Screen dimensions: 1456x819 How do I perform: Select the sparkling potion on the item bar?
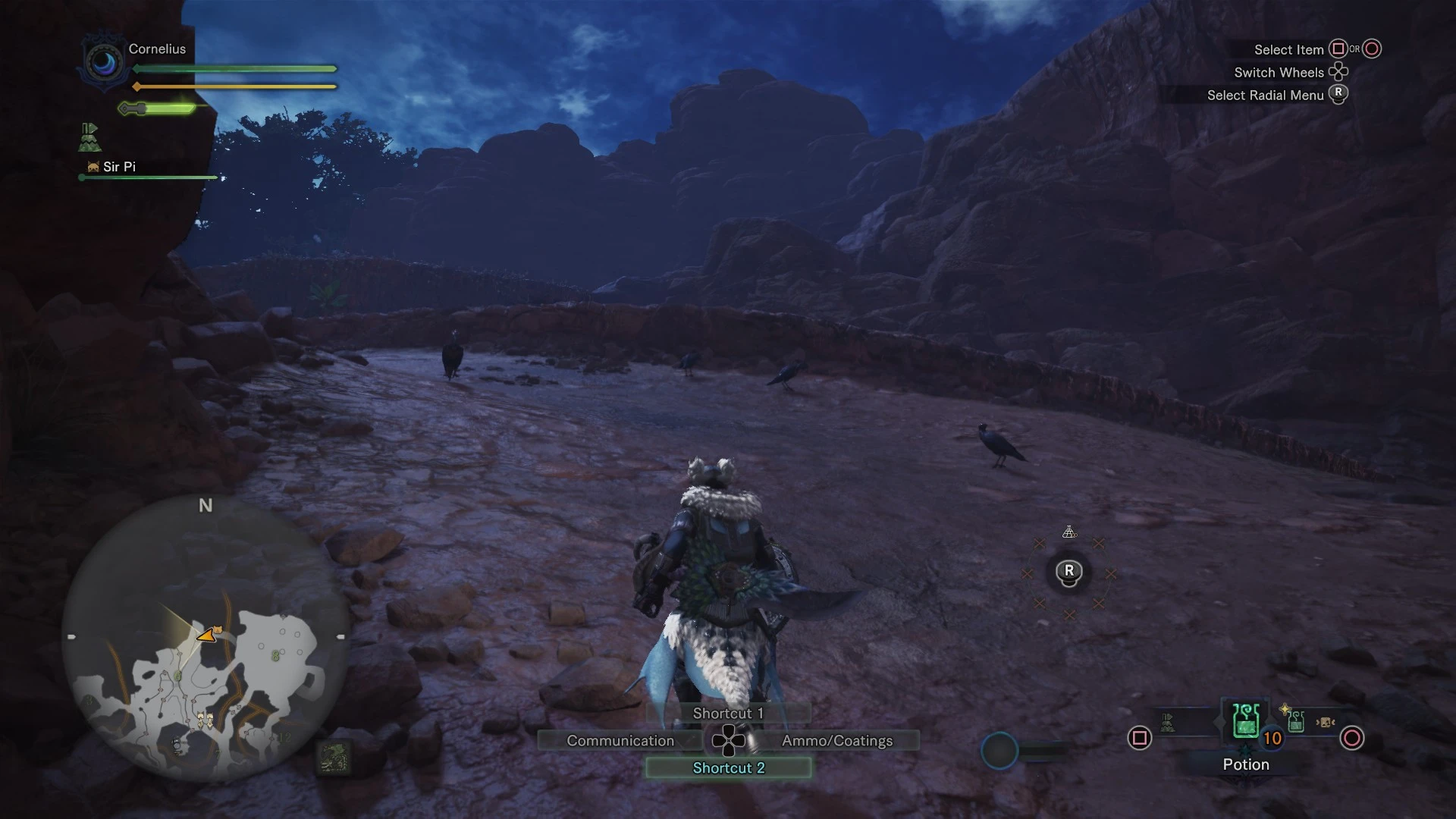(1294, 720)
